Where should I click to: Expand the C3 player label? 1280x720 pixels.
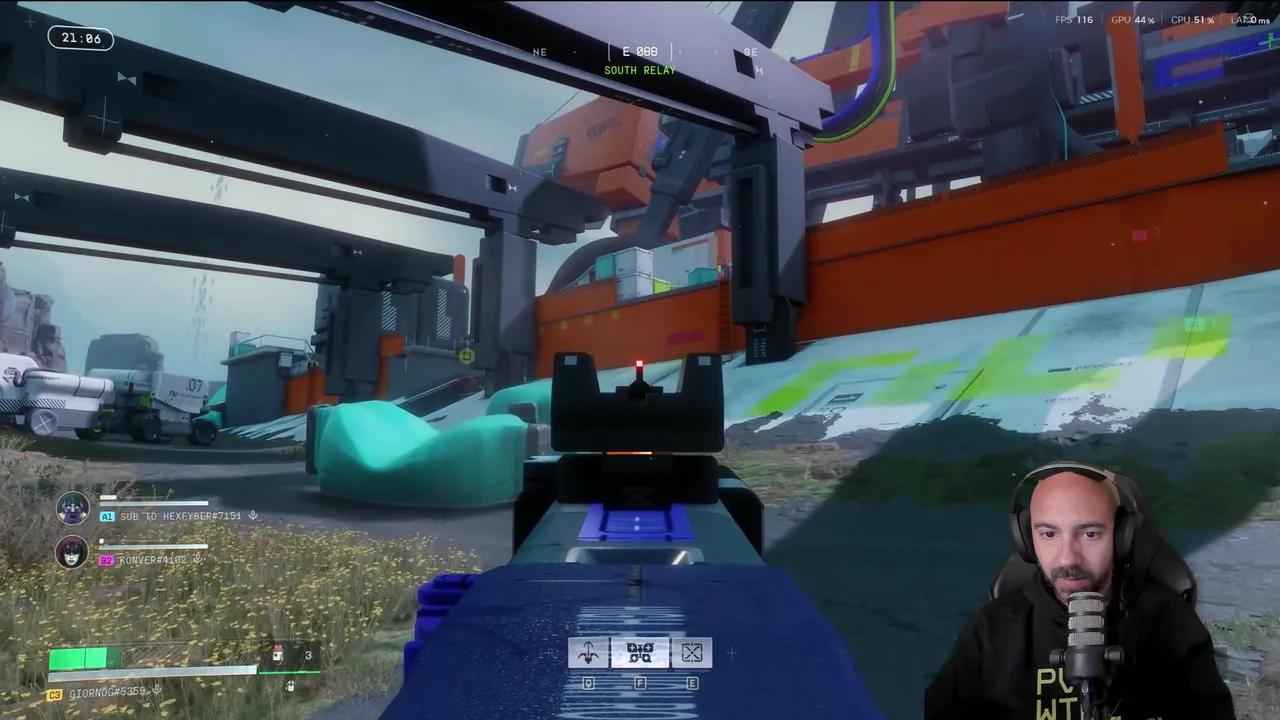pos(54,692)
